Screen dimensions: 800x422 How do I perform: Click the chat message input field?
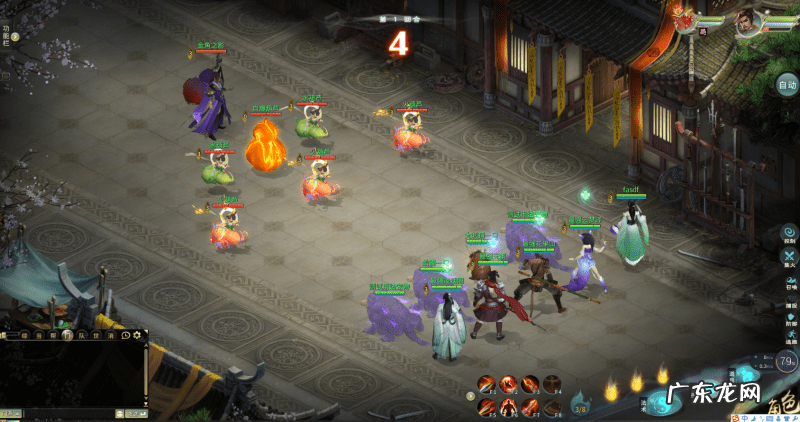coord(70,413)
